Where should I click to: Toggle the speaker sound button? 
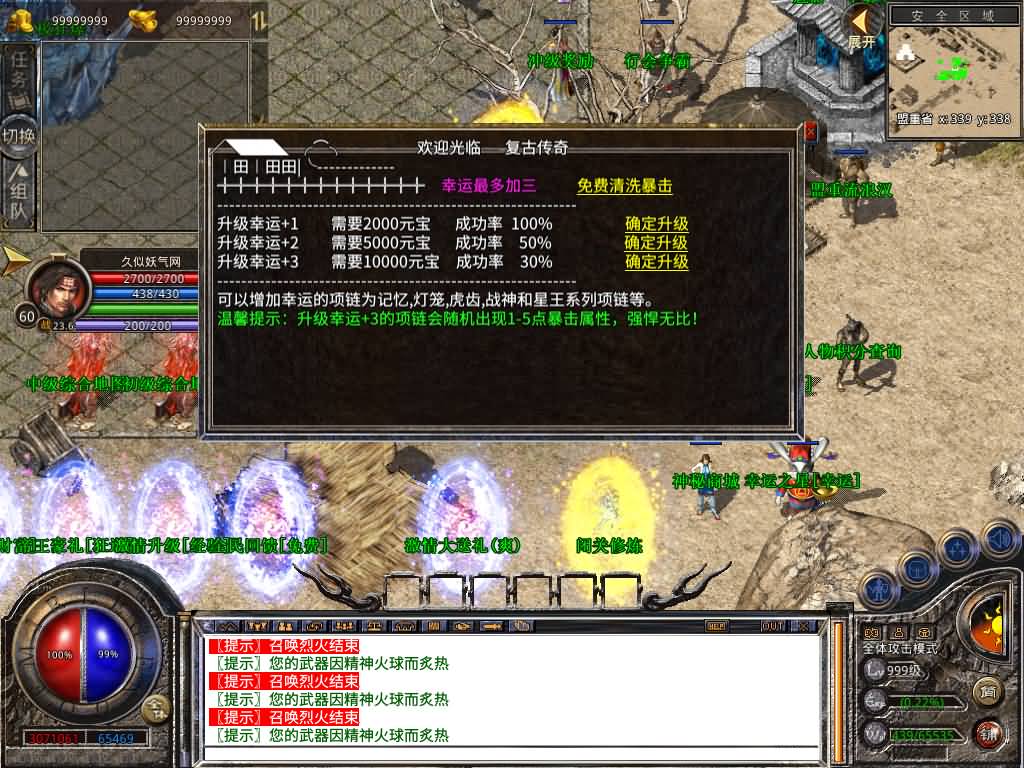999,538
